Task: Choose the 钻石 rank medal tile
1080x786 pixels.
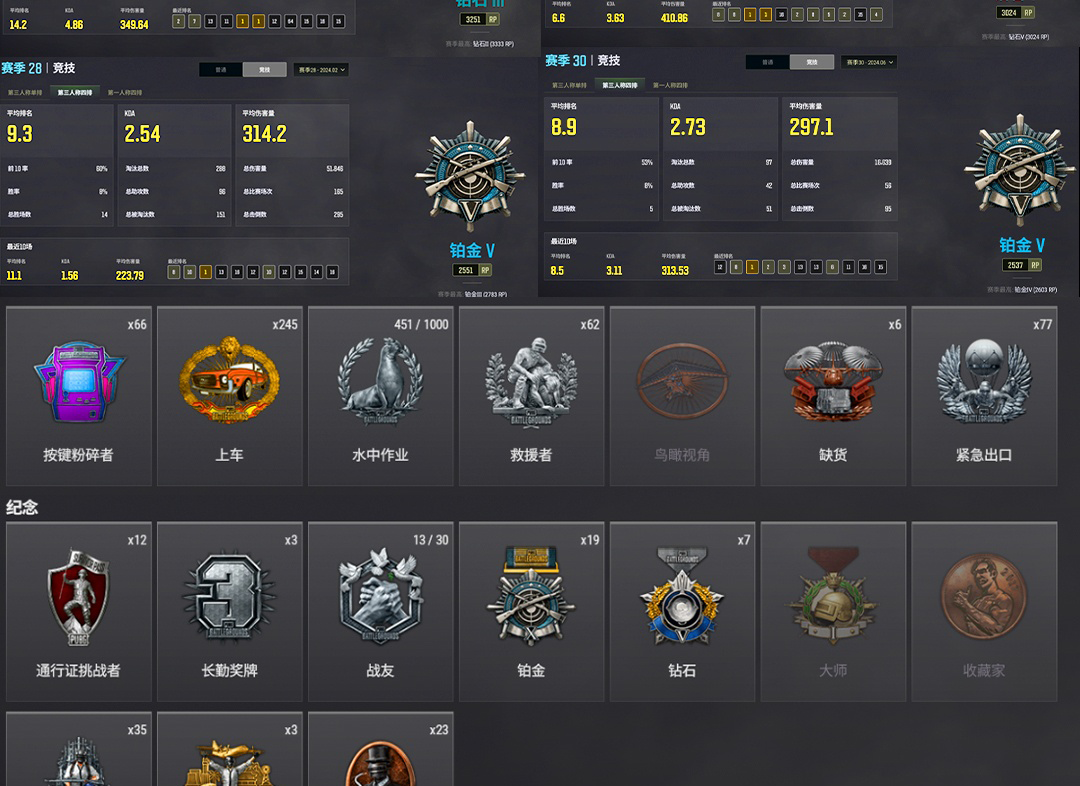Action: (x=683, y=612)
